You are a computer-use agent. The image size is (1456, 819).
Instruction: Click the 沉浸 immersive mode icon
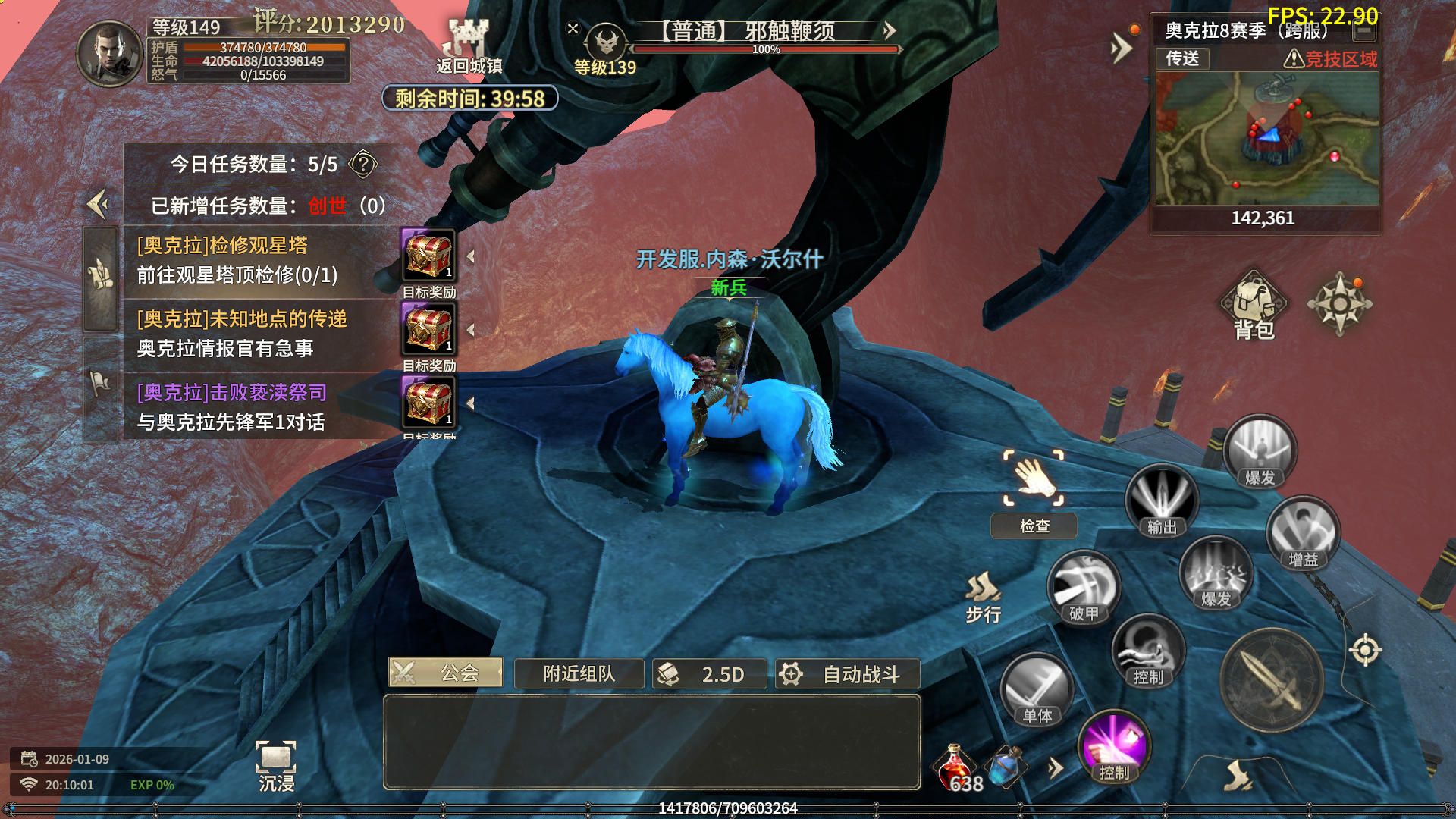(x=276, y=766)
